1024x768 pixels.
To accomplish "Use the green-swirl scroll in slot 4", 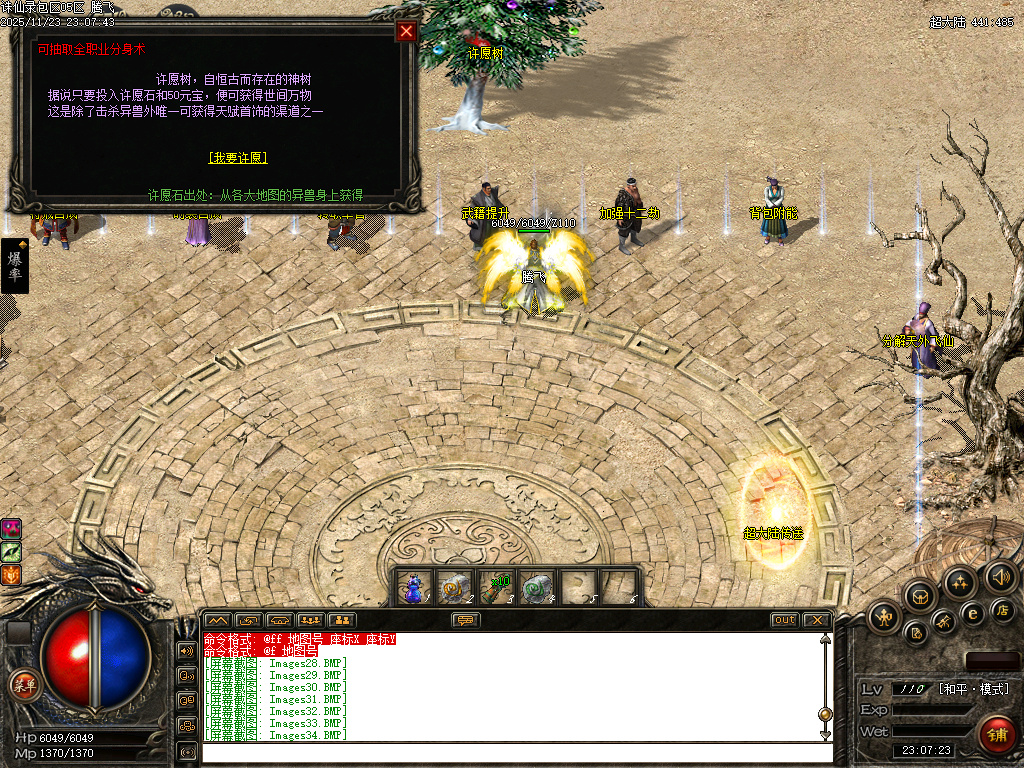I will pyautogui.click(x=537, y=587).
